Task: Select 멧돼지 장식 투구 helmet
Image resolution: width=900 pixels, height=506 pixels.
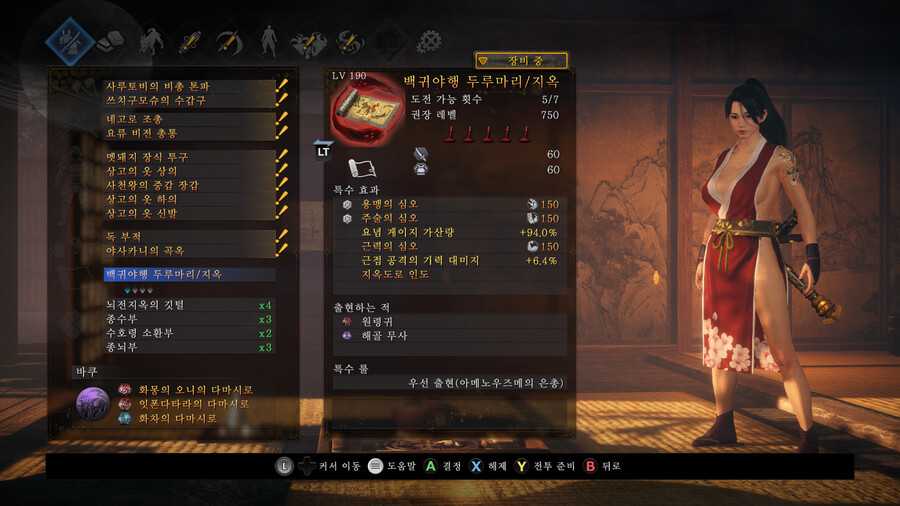Action: pos(190,157)
